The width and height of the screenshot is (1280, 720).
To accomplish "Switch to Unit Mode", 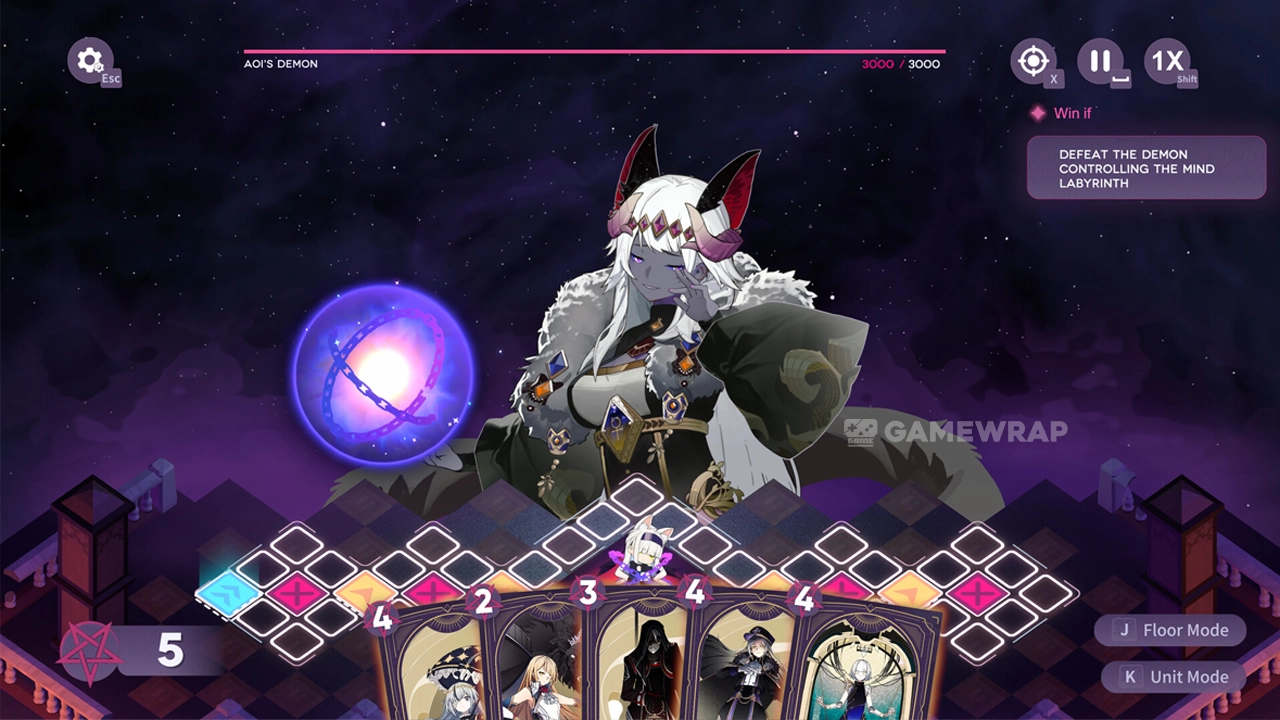I will coord(1174,677).
